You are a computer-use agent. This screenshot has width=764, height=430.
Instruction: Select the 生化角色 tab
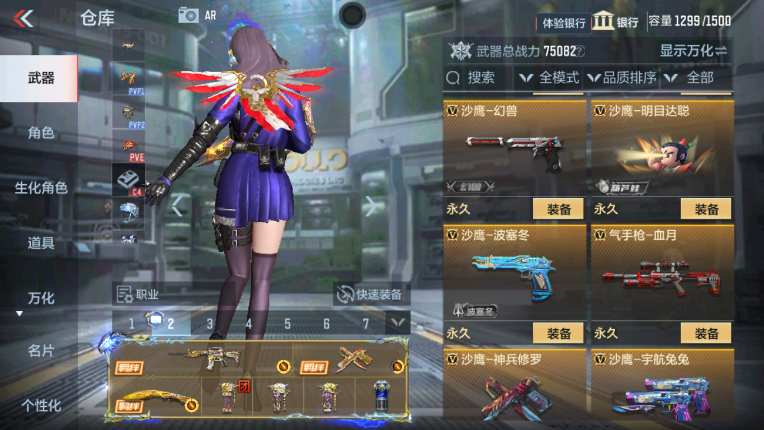pos(40,188)
